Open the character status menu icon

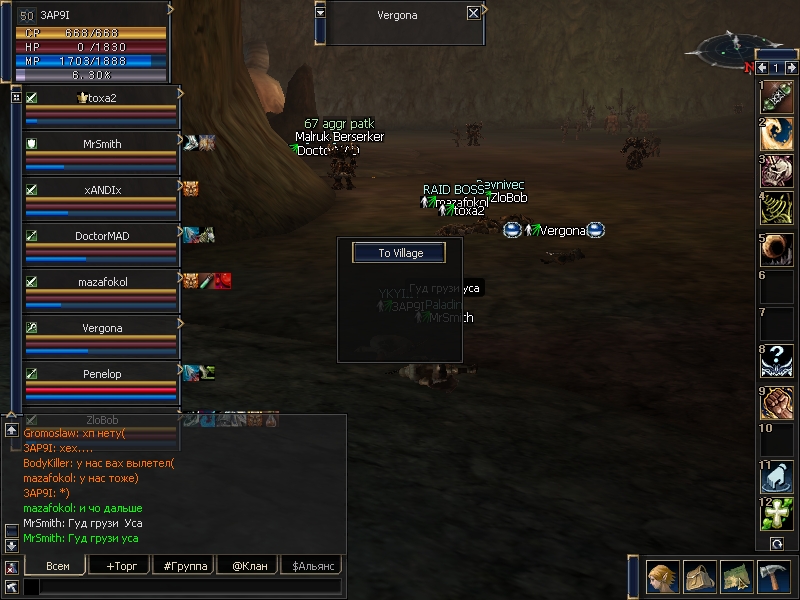[662, 577]
